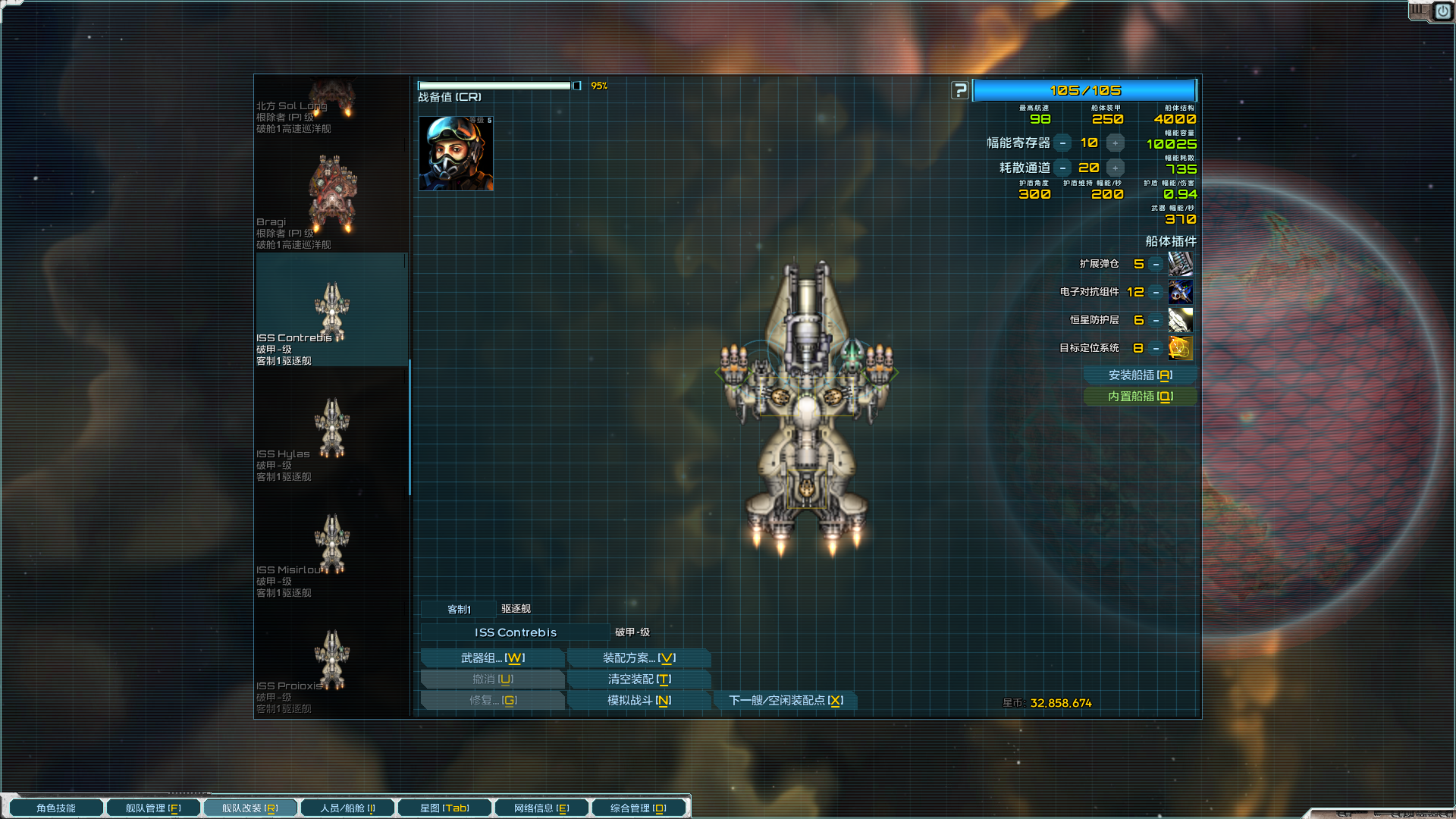1456x819 pixels.
Task: Open 装配方案 loadout variants
Action: [639, 658]
